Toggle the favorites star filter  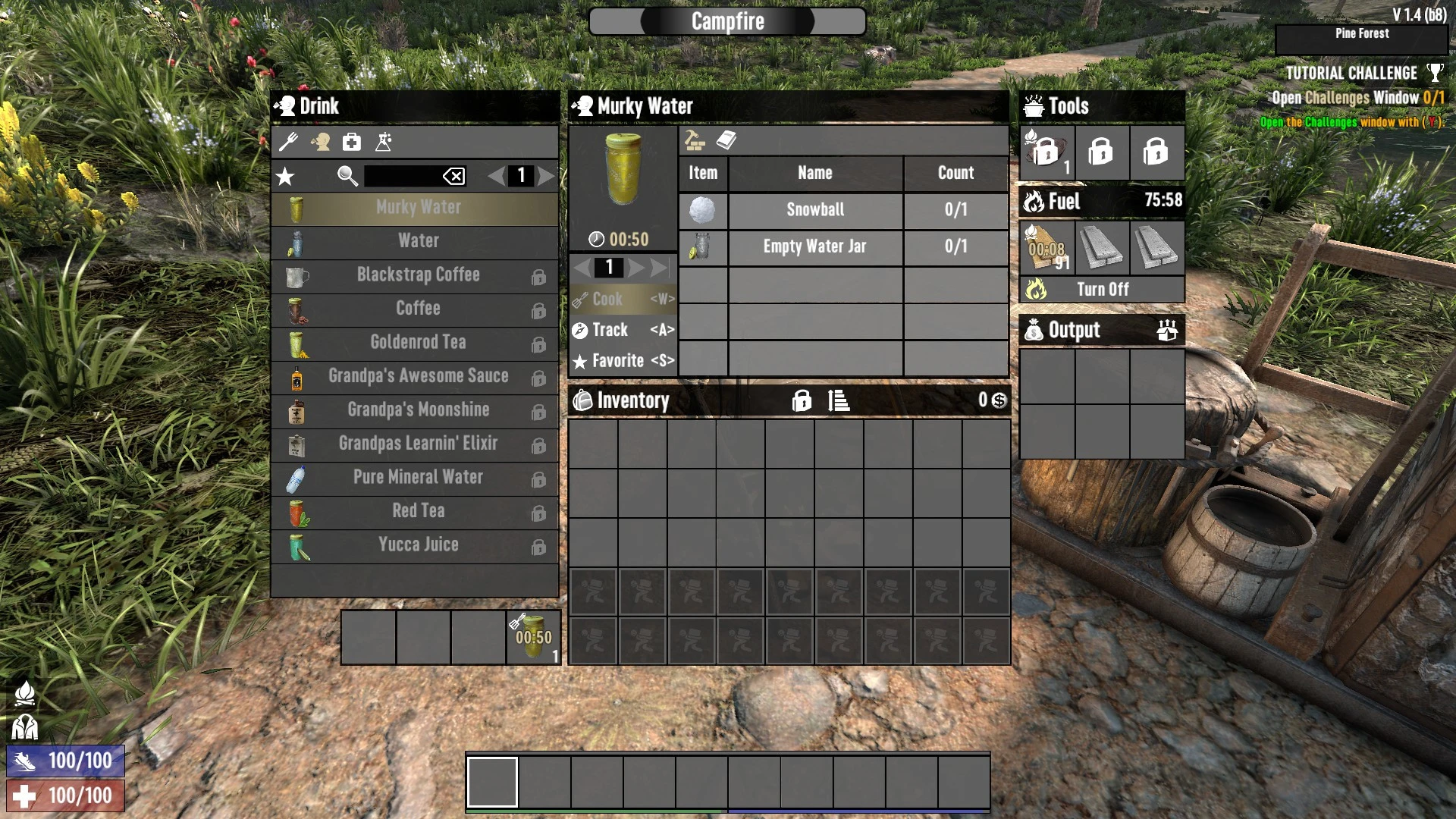pos(285,177)
